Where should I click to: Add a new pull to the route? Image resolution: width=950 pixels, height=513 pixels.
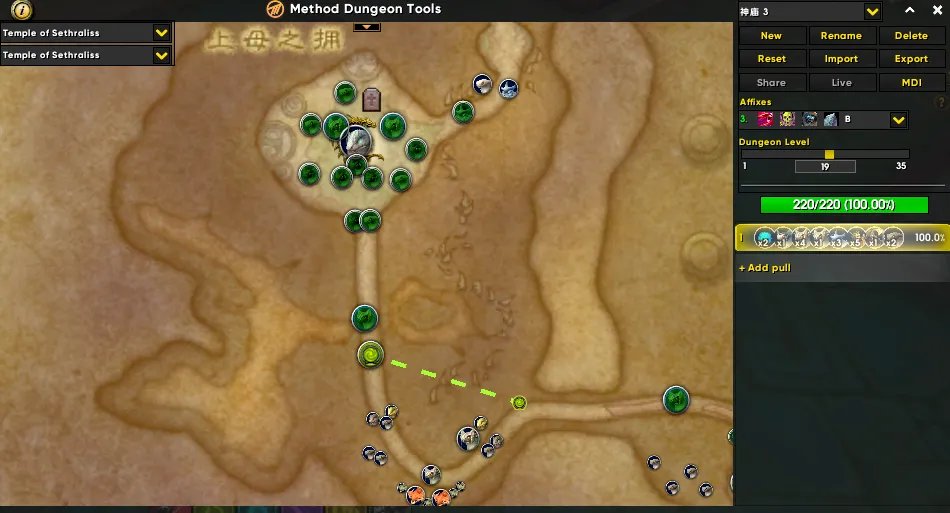(x=765, y=268)
